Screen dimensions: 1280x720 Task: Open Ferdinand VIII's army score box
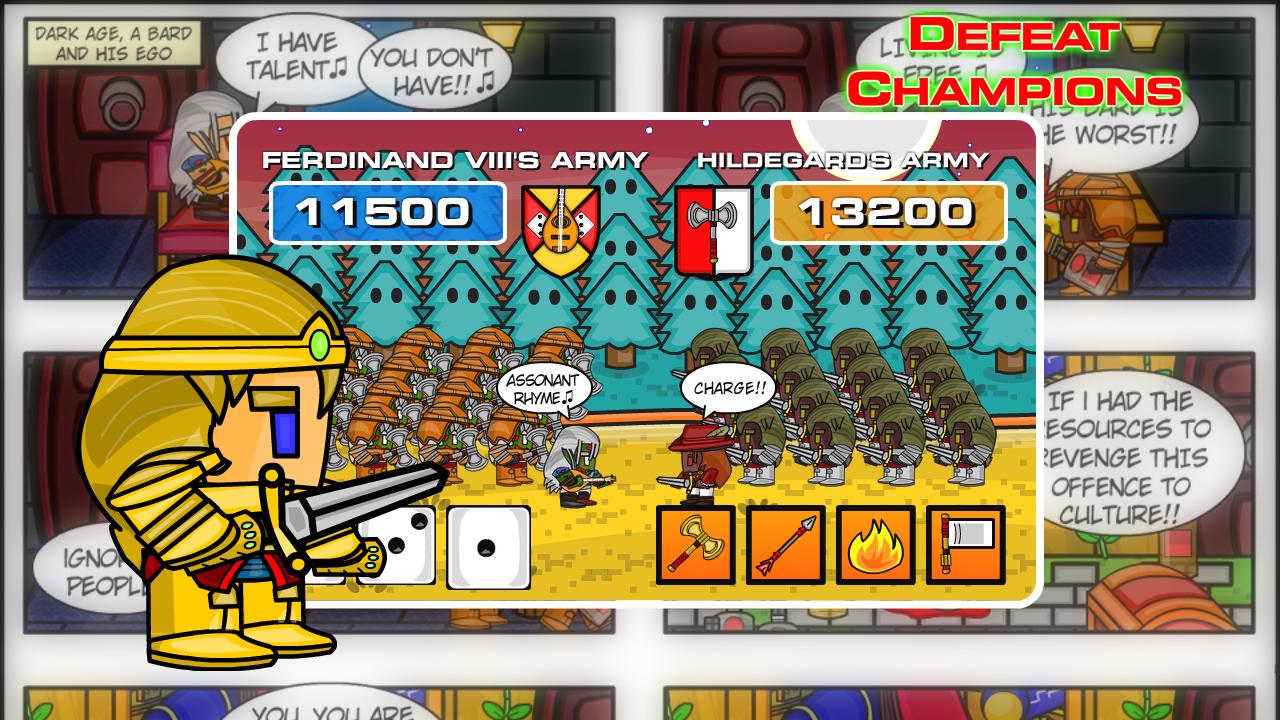(389, 212)
